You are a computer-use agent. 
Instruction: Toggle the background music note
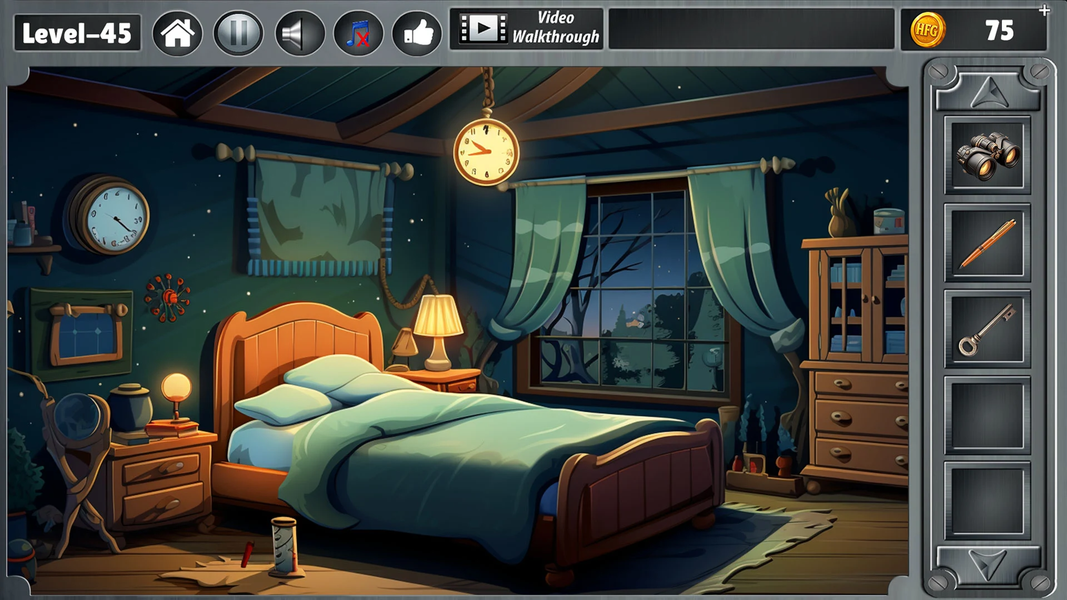click(x=358, y=33)
